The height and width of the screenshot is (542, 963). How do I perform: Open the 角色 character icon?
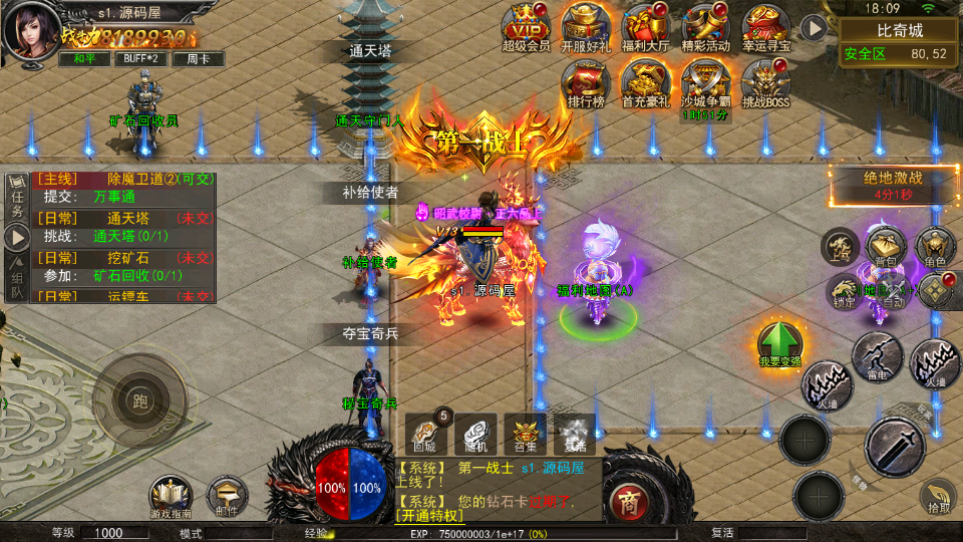936,246
